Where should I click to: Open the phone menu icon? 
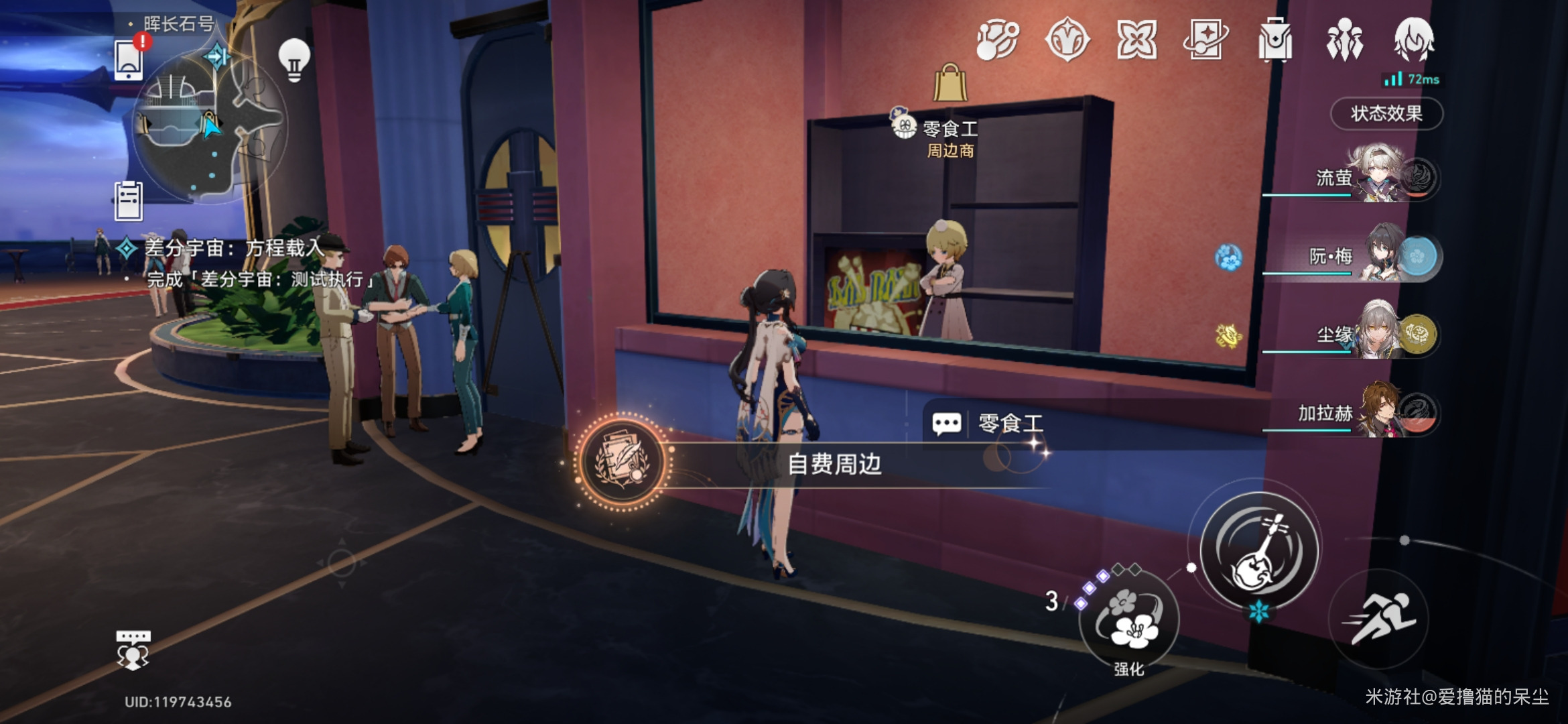click(129, 60)
